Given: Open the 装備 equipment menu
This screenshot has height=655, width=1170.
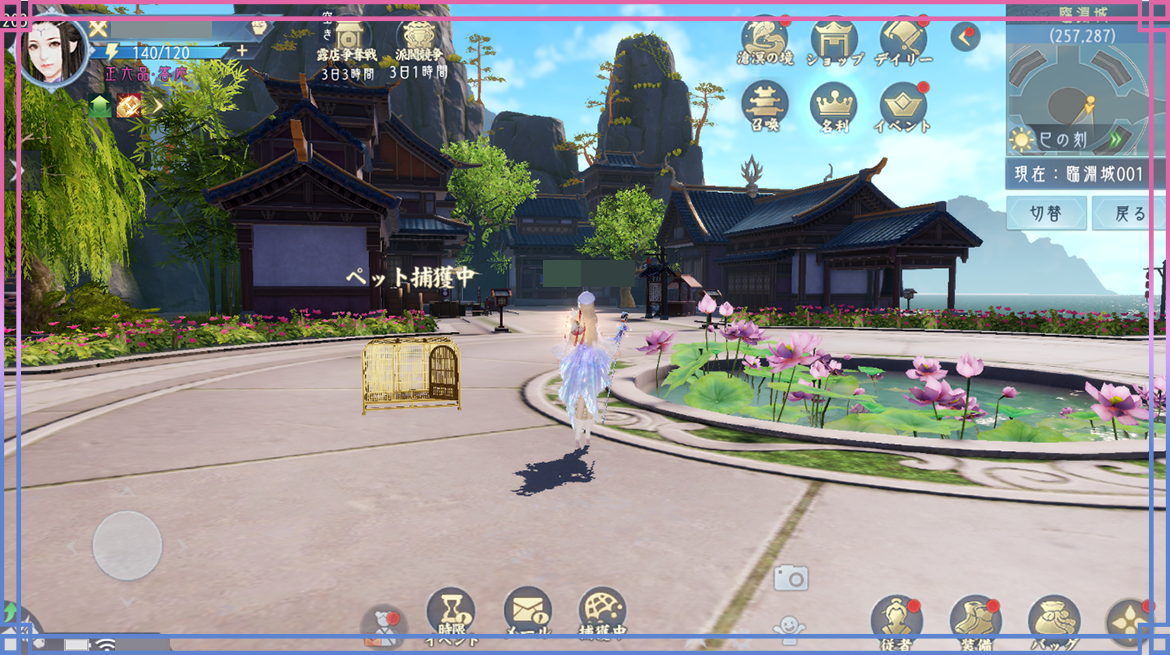Looking at the screenshot, I should coord(975,620).
